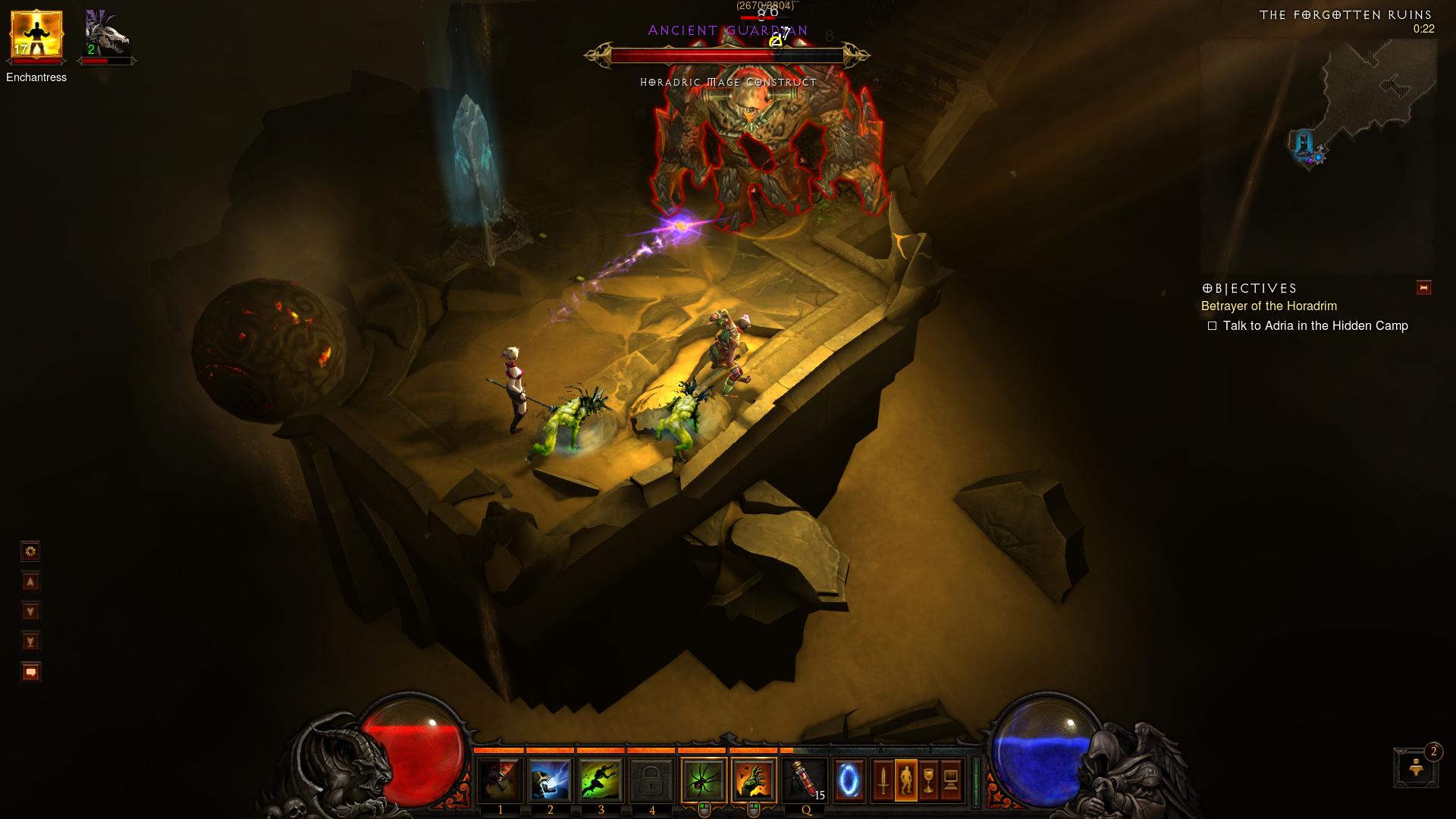Click the locked skill slot 4
Screen dimensions: 1456x819
651,780
